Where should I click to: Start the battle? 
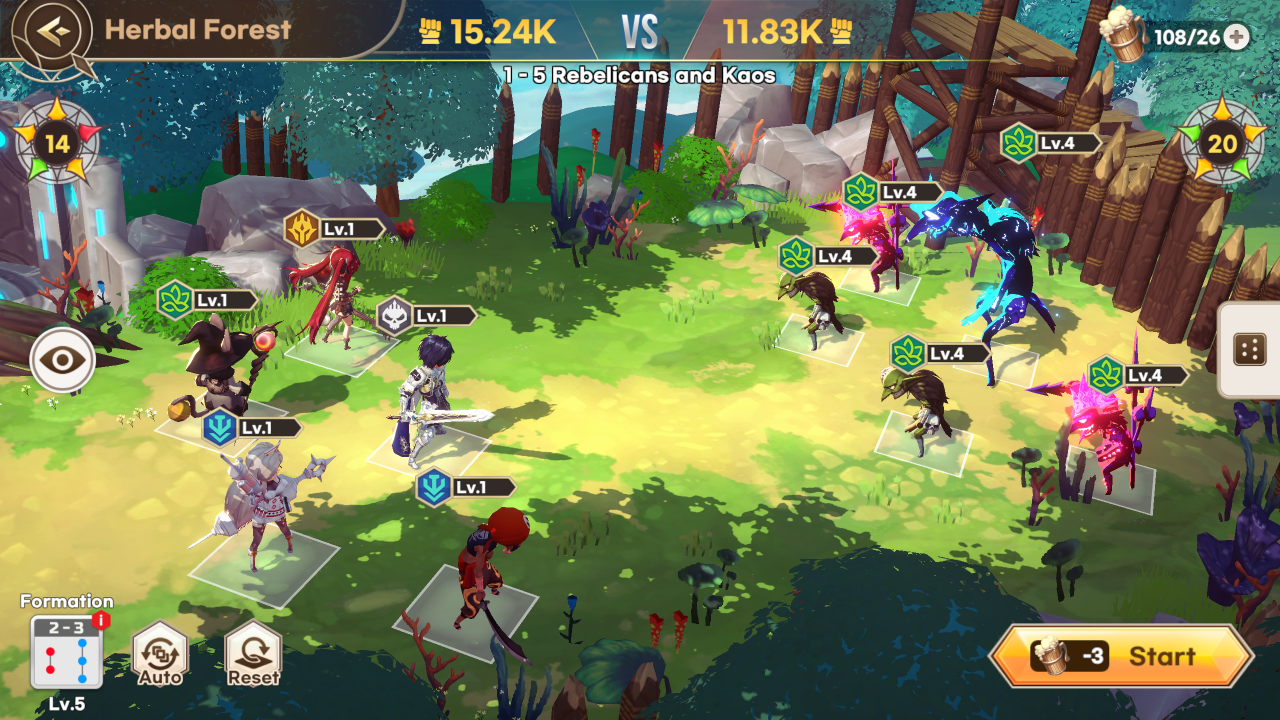tap(1121, 657)
